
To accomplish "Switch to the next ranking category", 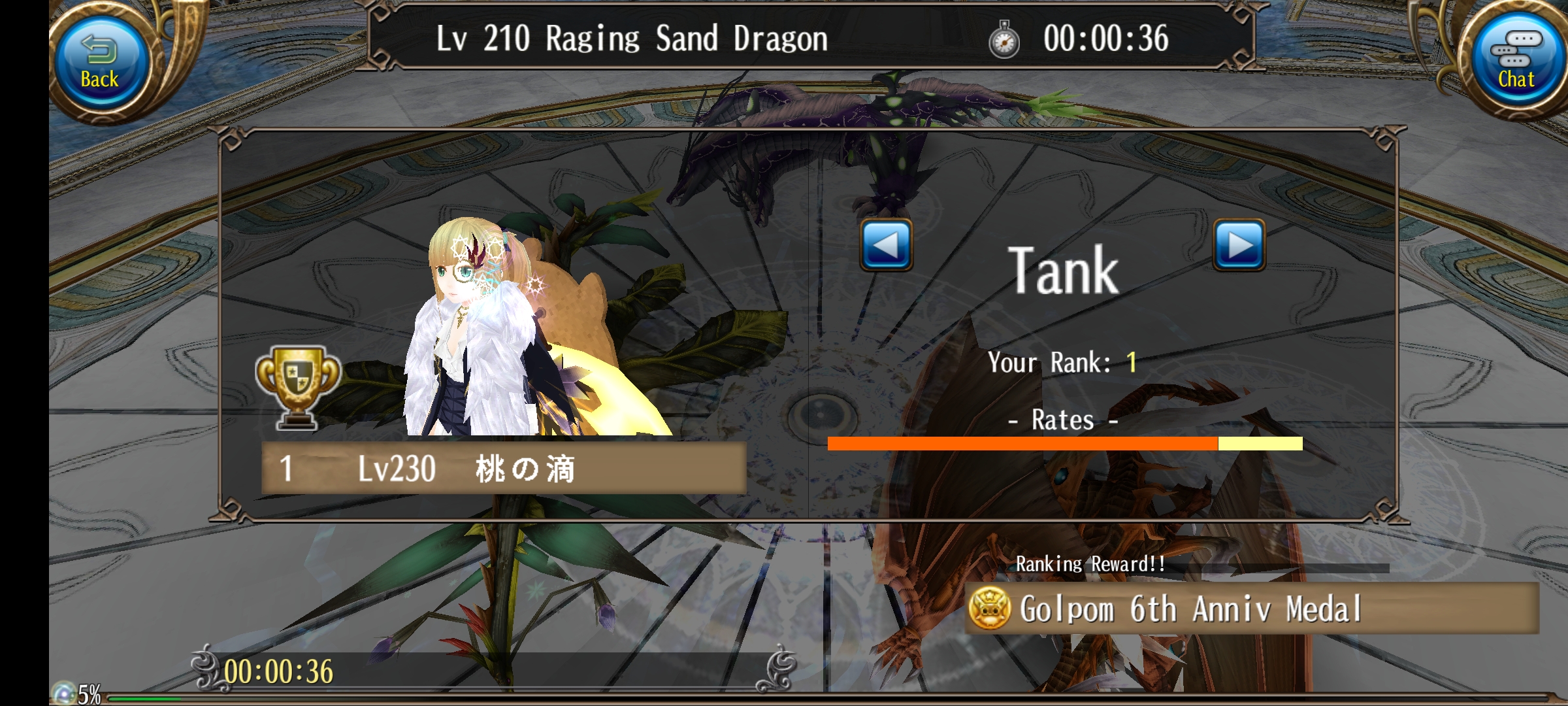I will click(x=1239, y=245).
